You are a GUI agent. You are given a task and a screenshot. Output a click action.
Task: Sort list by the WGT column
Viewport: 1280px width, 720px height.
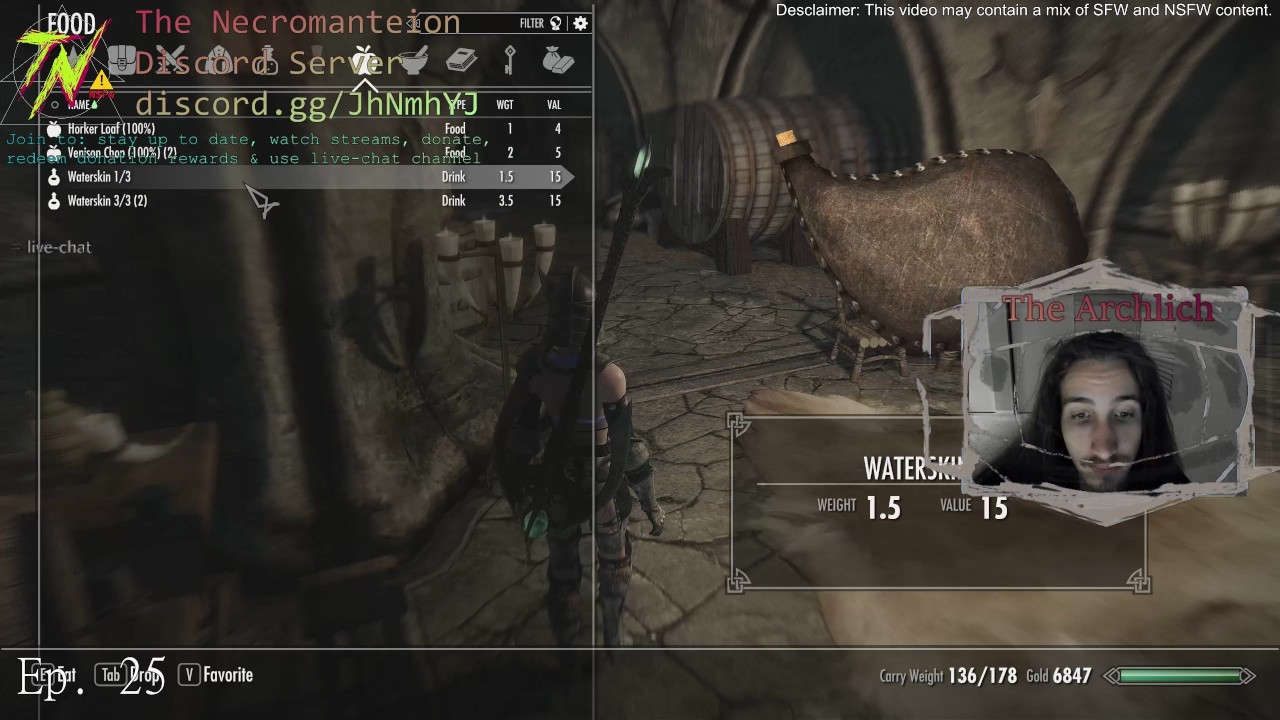pyautogui.click(x=505, y=105)
